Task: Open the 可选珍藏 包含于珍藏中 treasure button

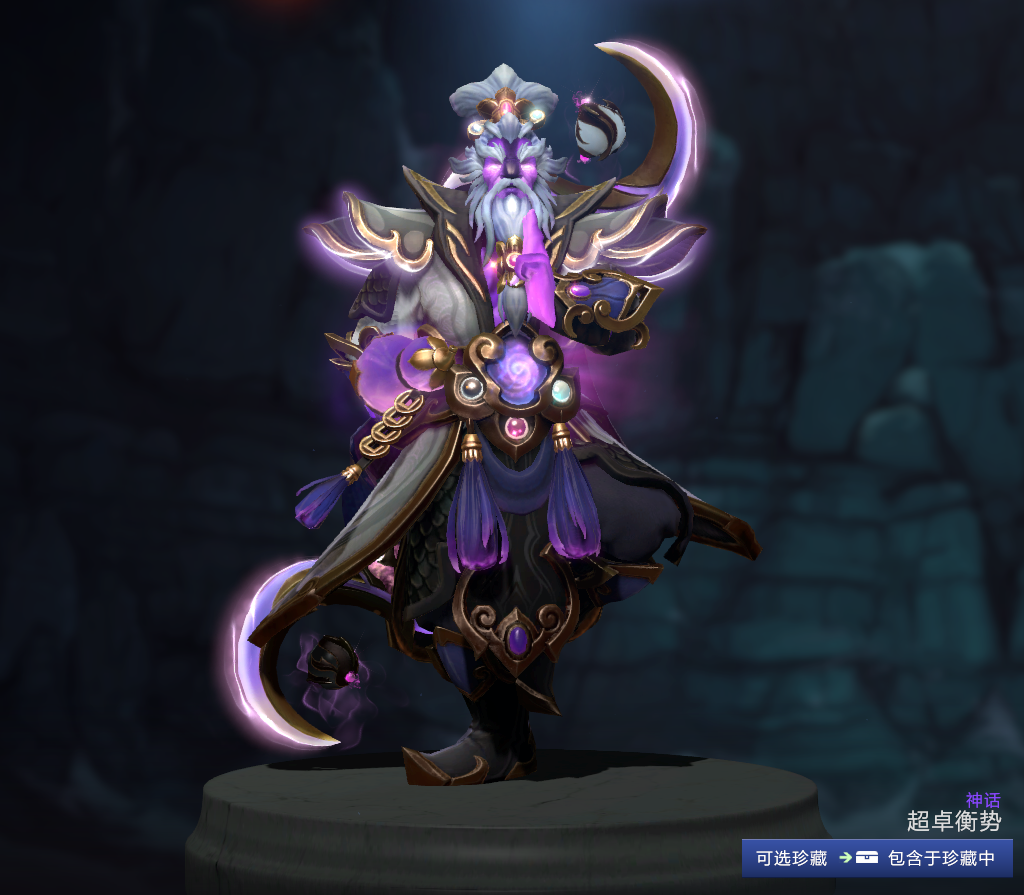Action: (877, 857)
